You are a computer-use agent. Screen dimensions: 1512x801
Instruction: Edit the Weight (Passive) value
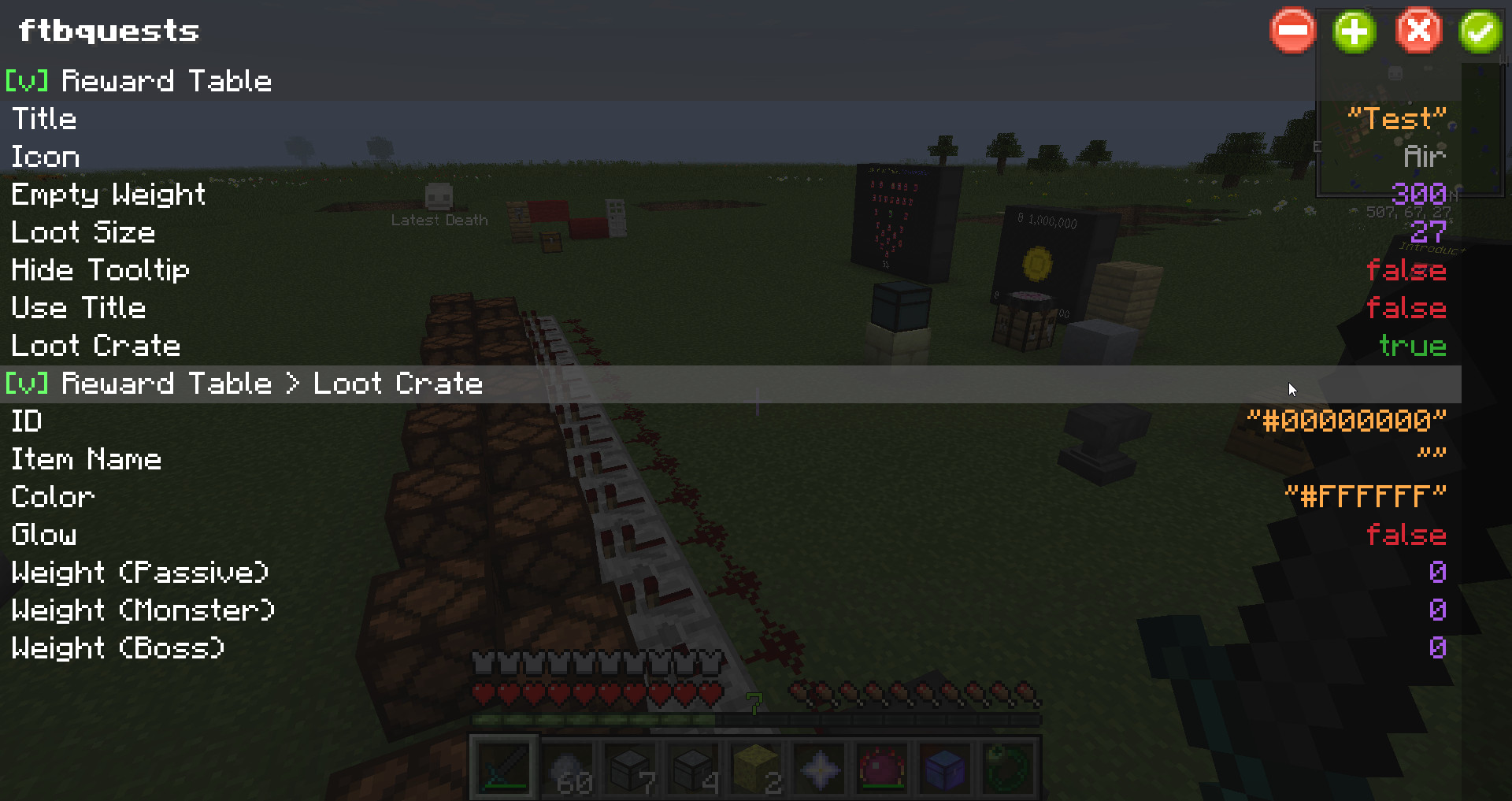[x=1437, y=573]
